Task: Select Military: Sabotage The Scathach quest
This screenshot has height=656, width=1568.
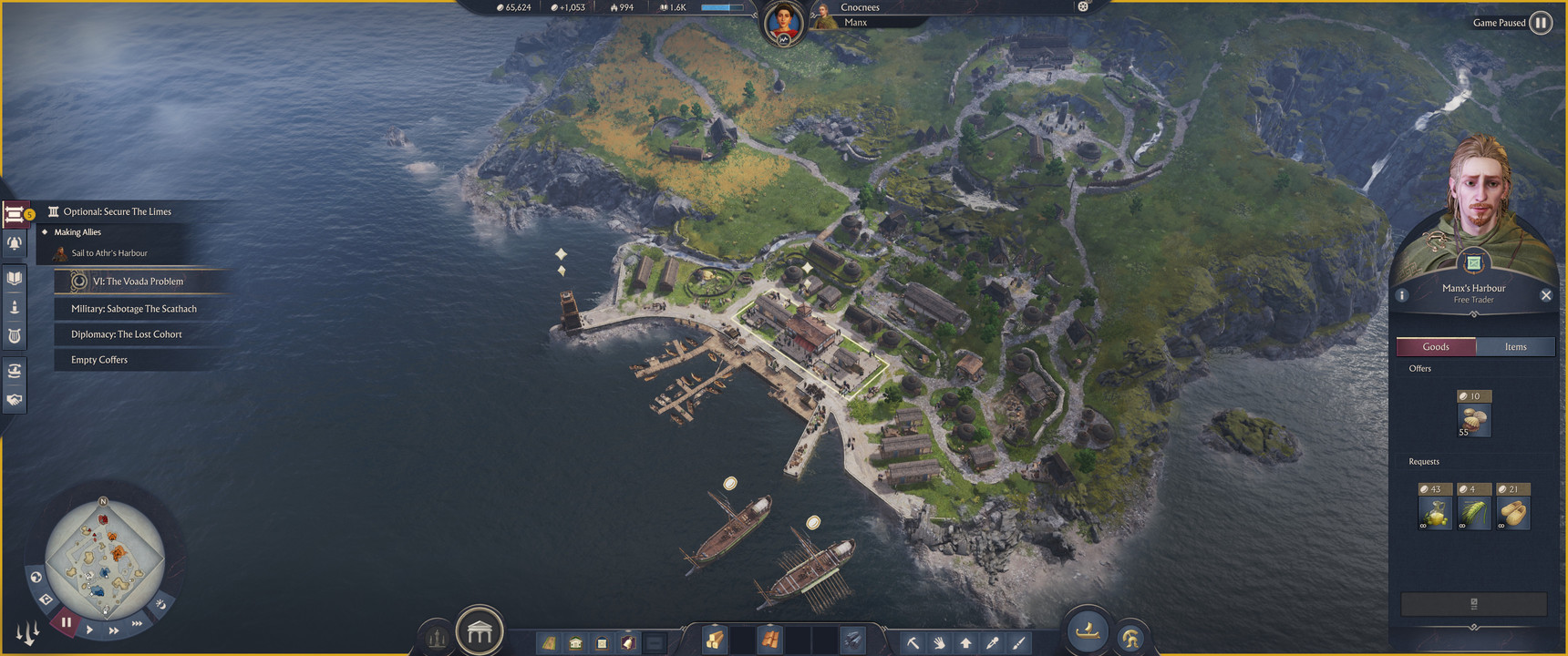Action: coord(134,309)
